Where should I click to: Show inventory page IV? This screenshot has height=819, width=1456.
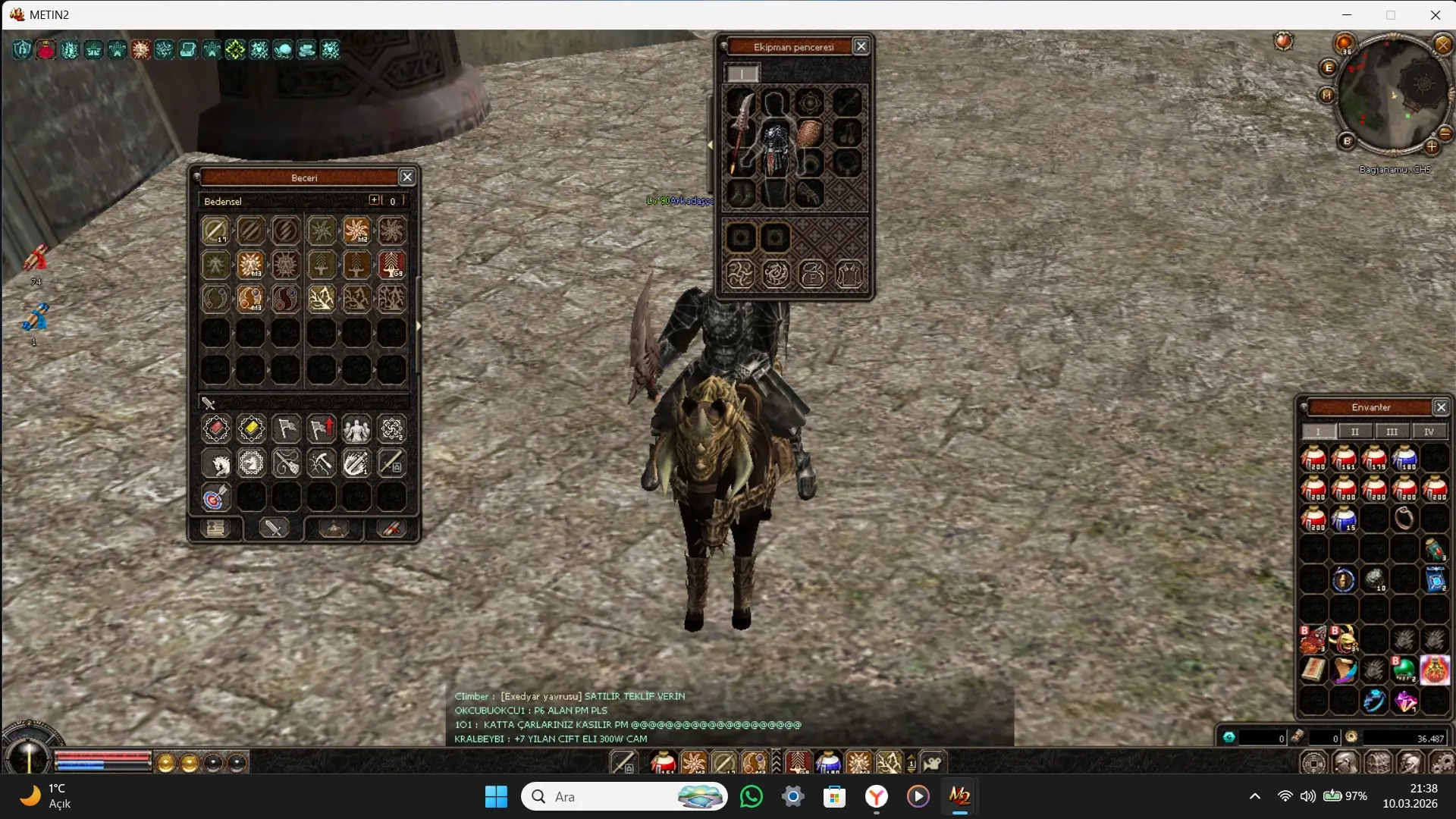tap(1429, 431)
